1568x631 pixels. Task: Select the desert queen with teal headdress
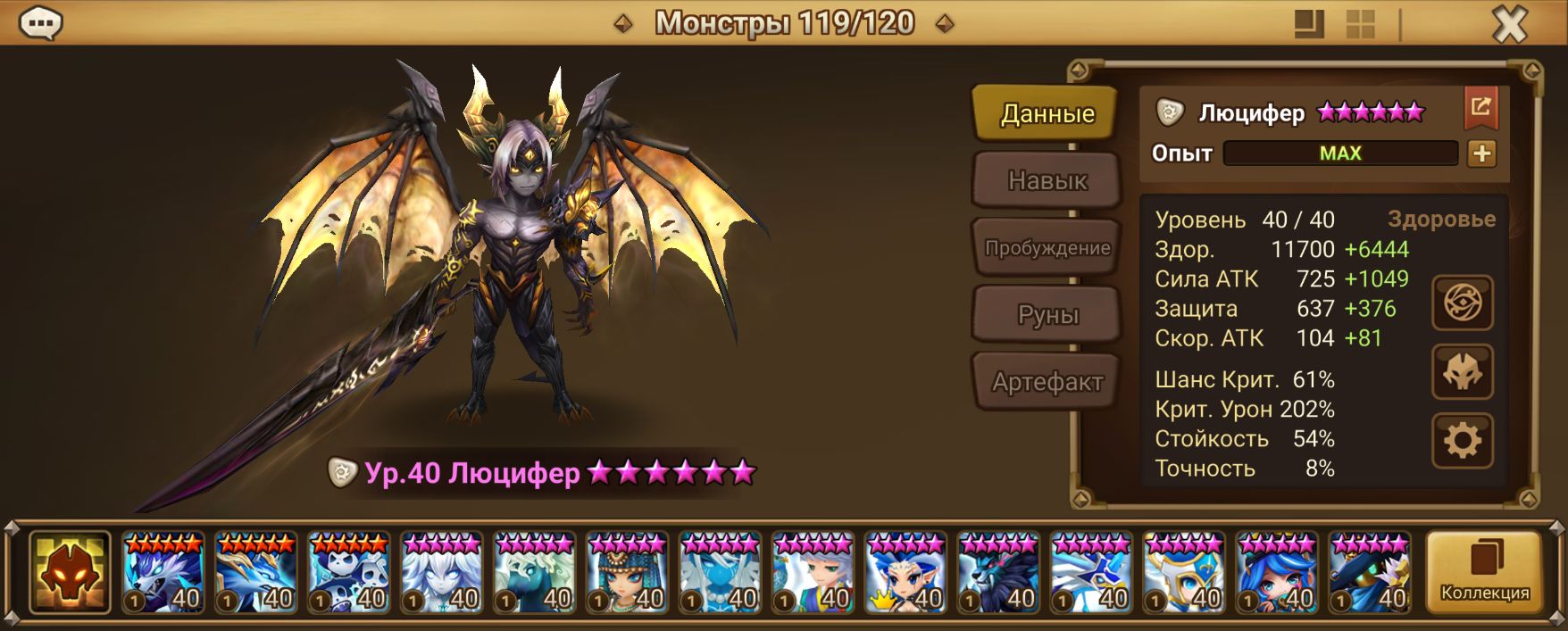click(628, 572)
